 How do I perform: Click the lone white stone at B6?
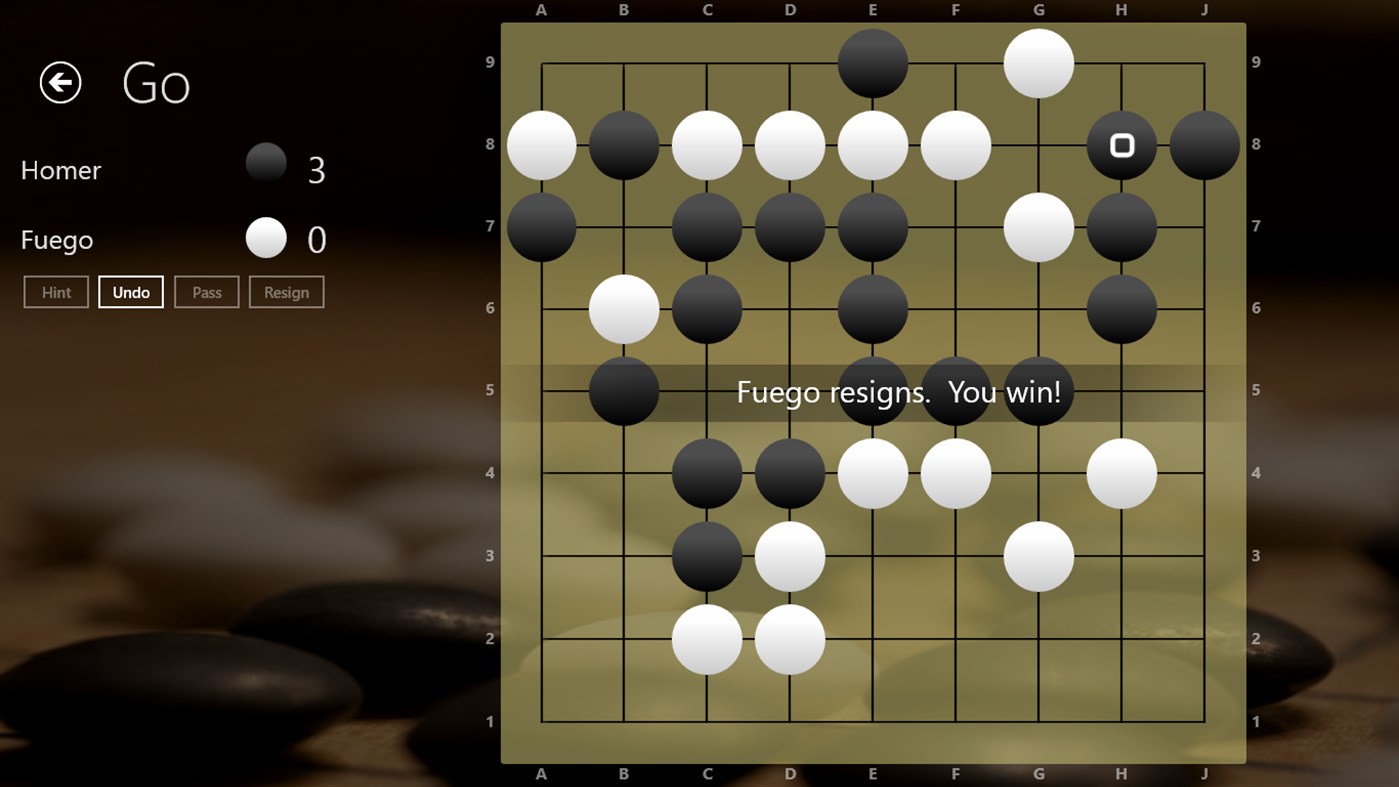(x=623, y=309)
